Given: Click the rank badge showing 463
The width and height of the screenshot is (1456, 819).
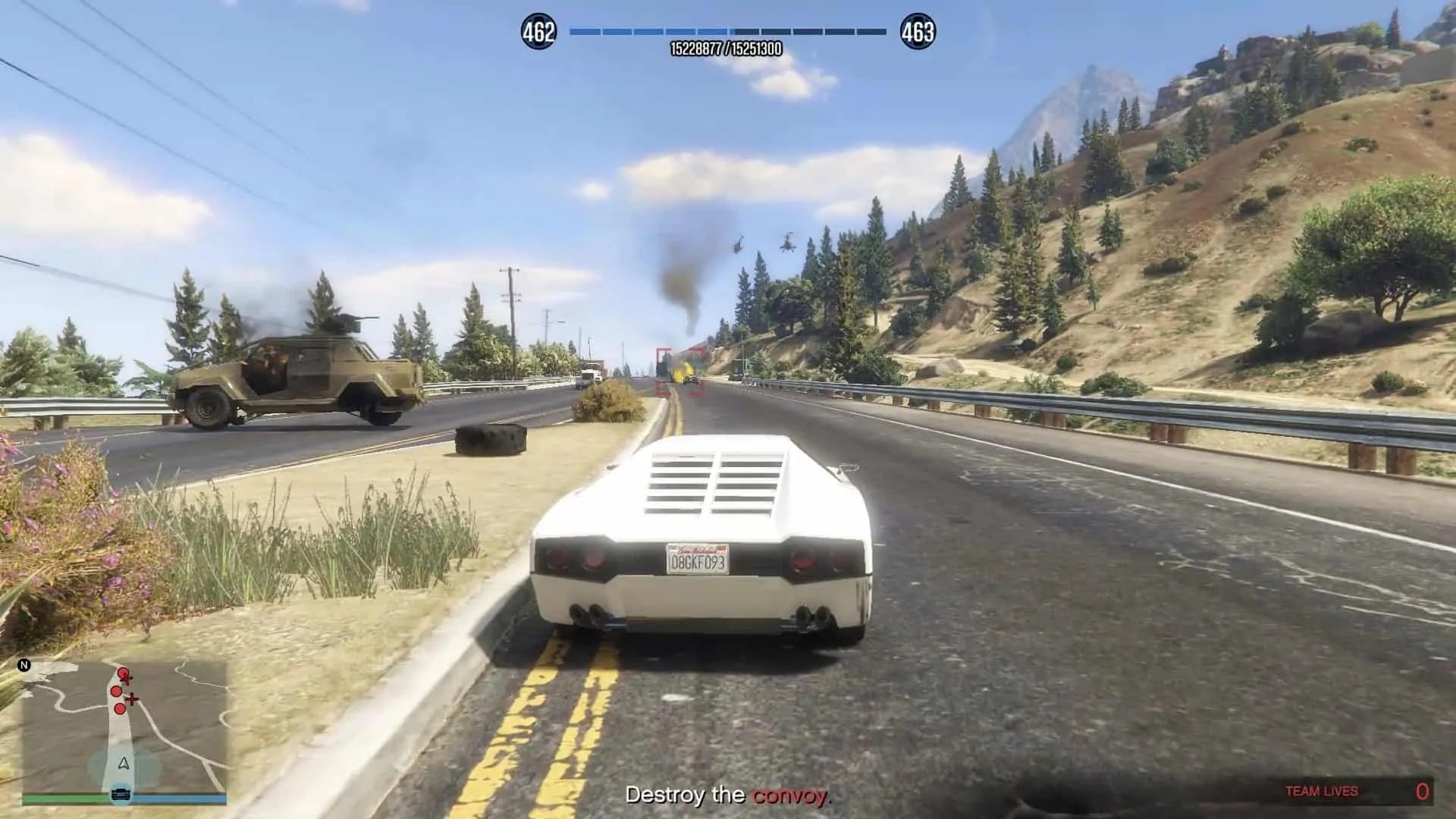Looking at the screenshot, I should pos(918,32).
